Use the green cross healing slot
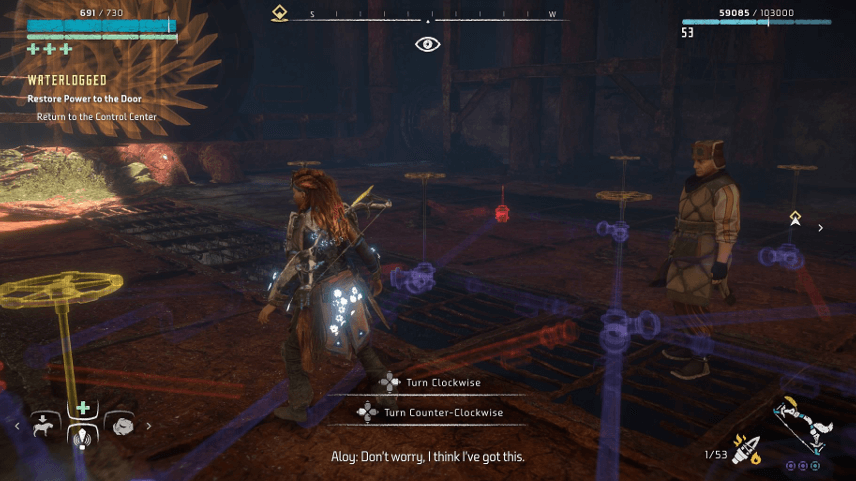The height and width of the screenshot is (481, 856). (x=83, y=408)
